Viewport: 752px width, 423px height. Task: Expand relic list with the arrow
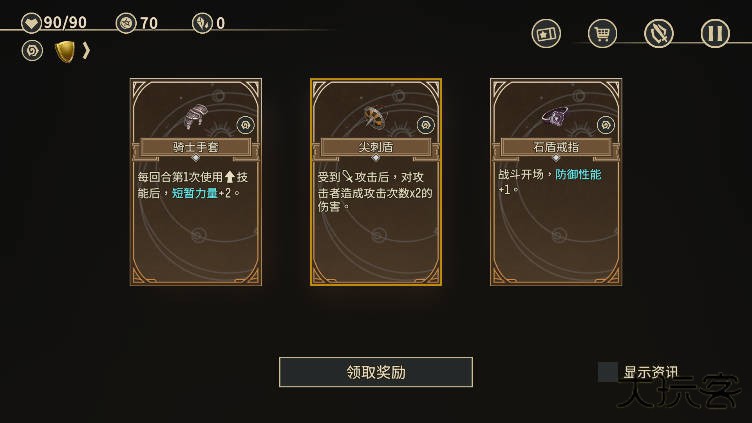87,50
